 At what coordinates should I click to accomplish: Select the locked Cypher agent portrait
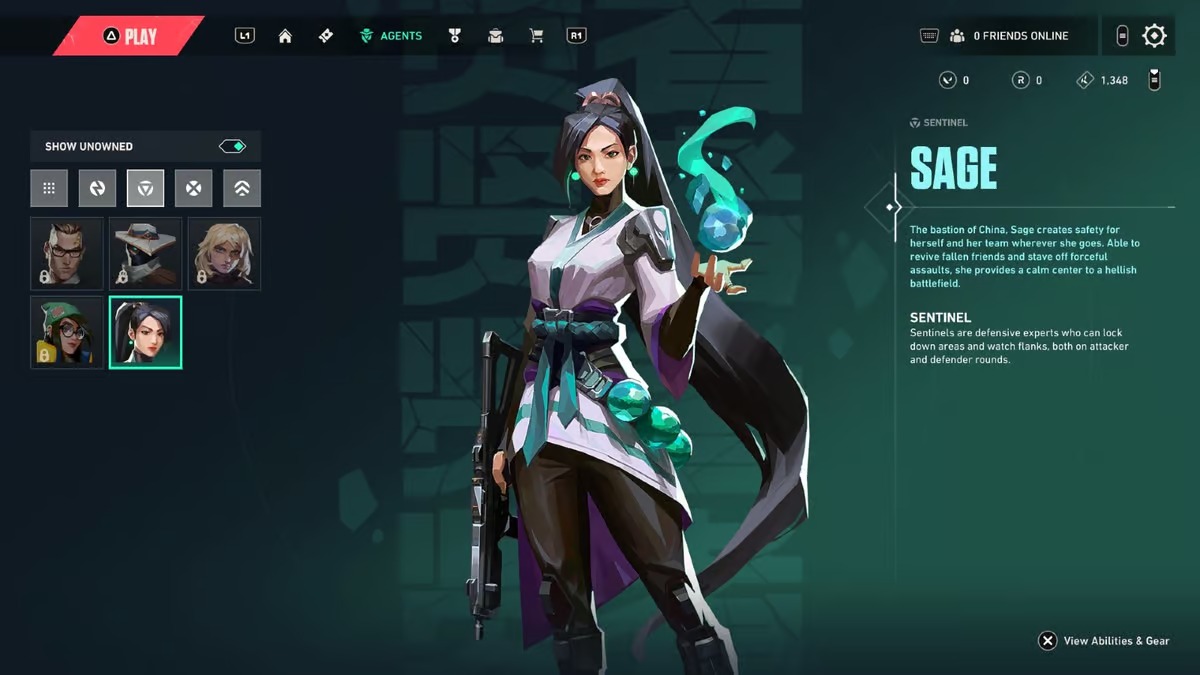pyautogui.click(x=145, y=253)
